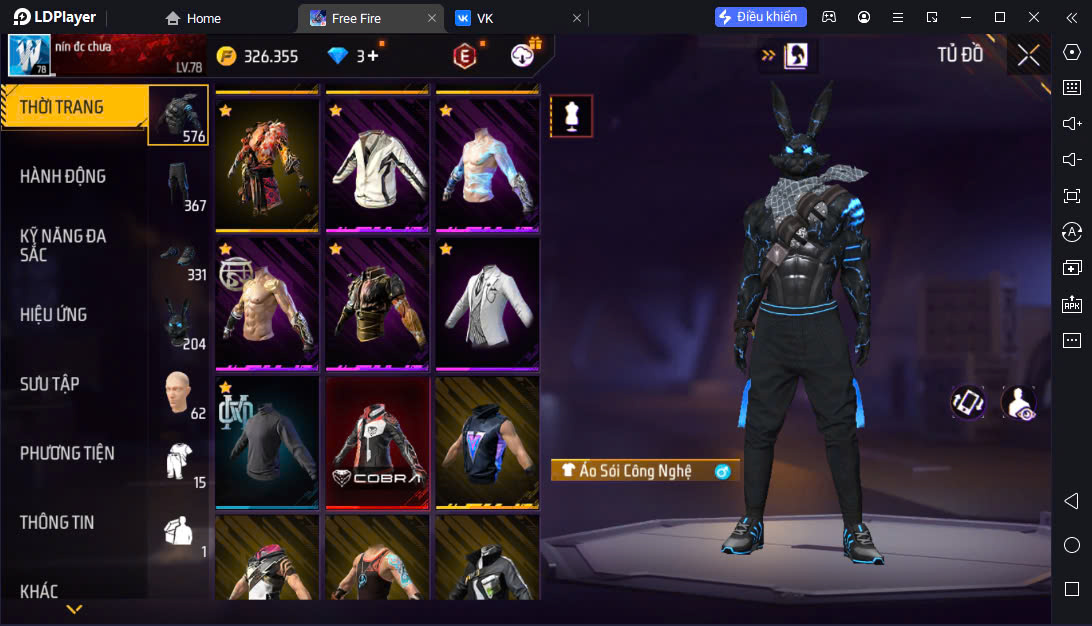Image resolution: width=1092 pixels, height=626 pixels.
Task: Choose the white hooded jacket
Action: [377, 163]
